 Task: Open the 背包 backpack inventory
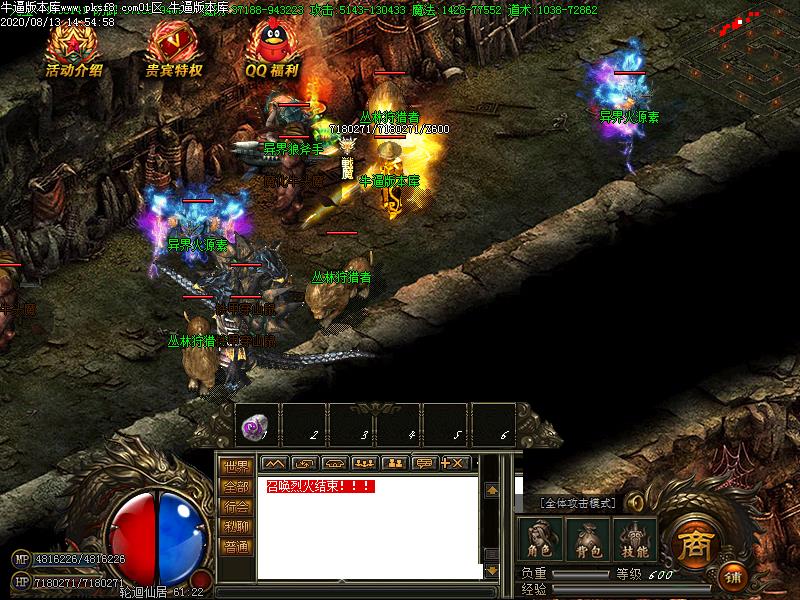click(588, 540)
